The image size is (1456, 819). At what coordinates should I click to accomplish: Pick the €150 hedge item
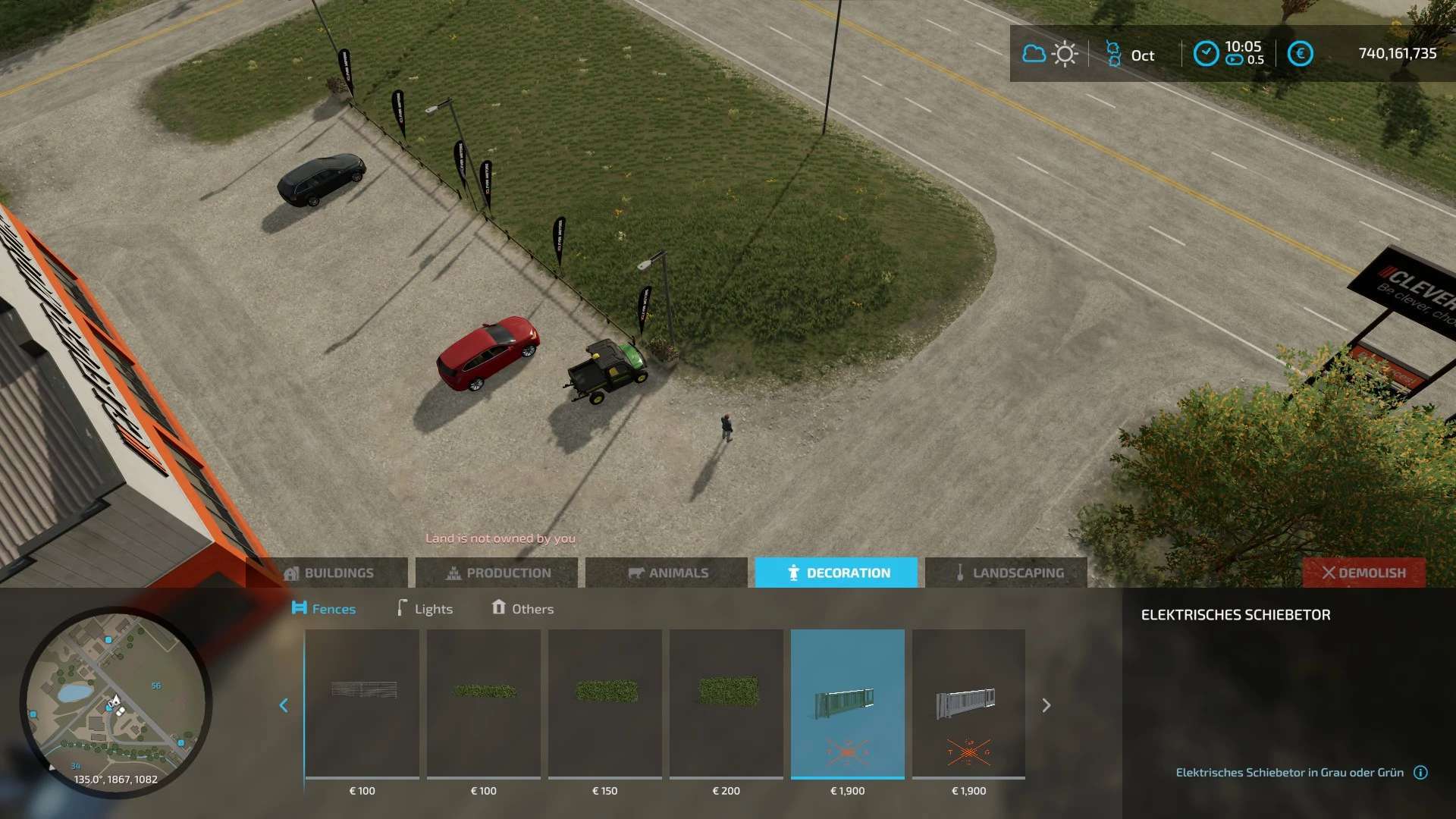[x=605, y=704]
